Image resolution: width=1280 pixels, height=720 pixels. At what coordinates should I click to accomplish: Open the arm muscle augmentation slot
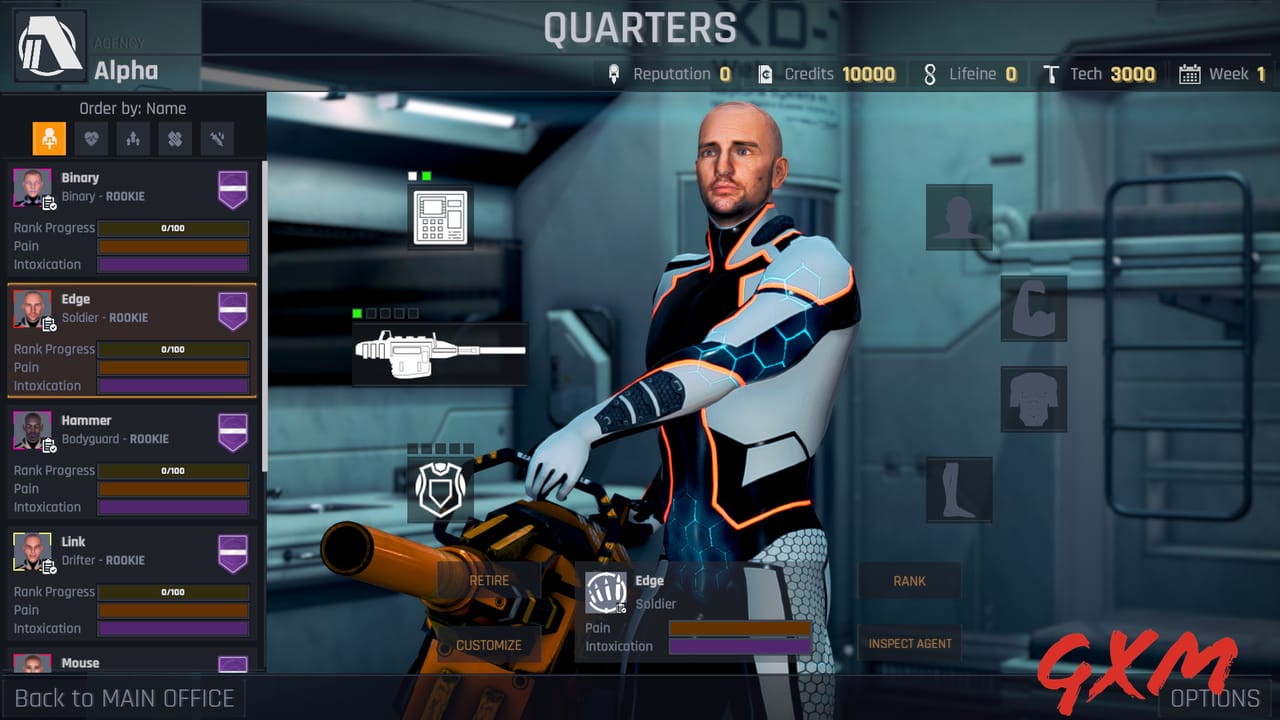[x=1034, y=310]
